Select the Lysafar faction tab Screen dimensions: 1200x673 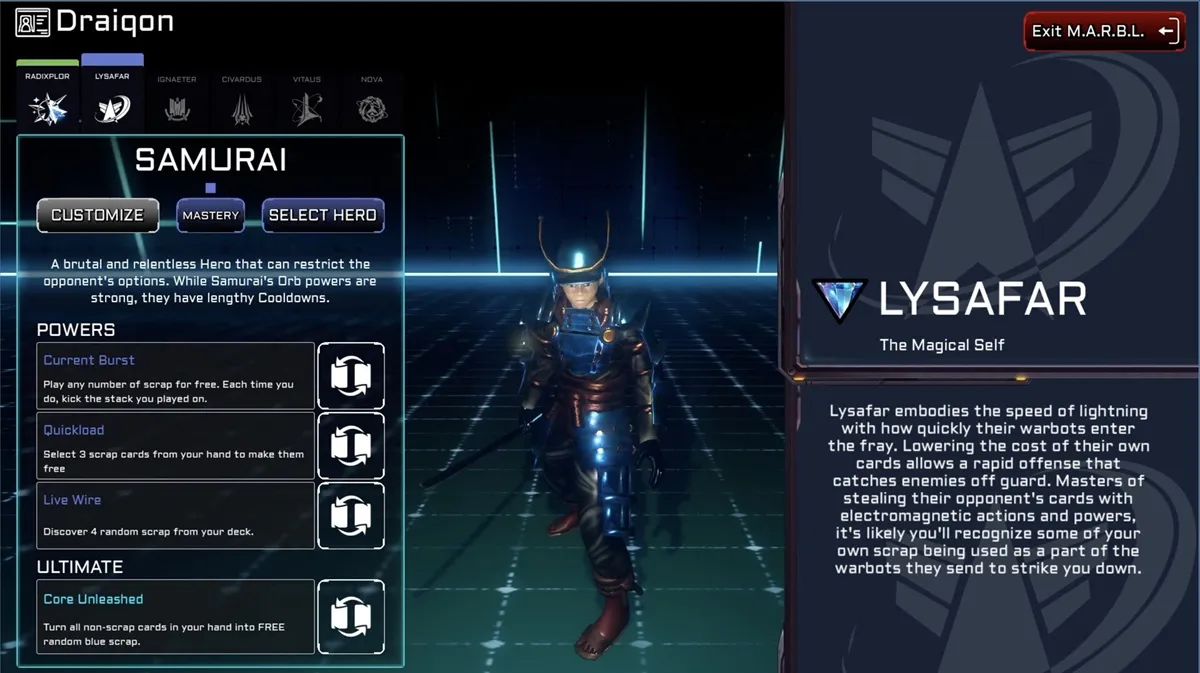(112, 98)
